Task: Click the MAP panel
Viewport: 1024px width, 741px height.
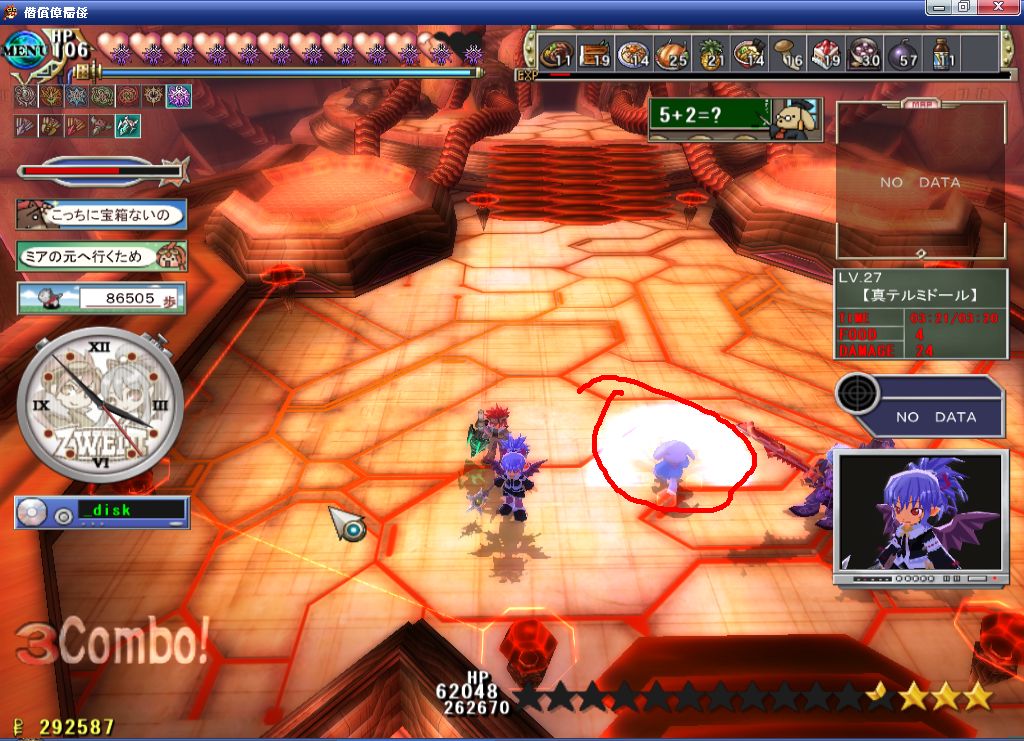Action: pyautogui.click(x=920, y=180)
